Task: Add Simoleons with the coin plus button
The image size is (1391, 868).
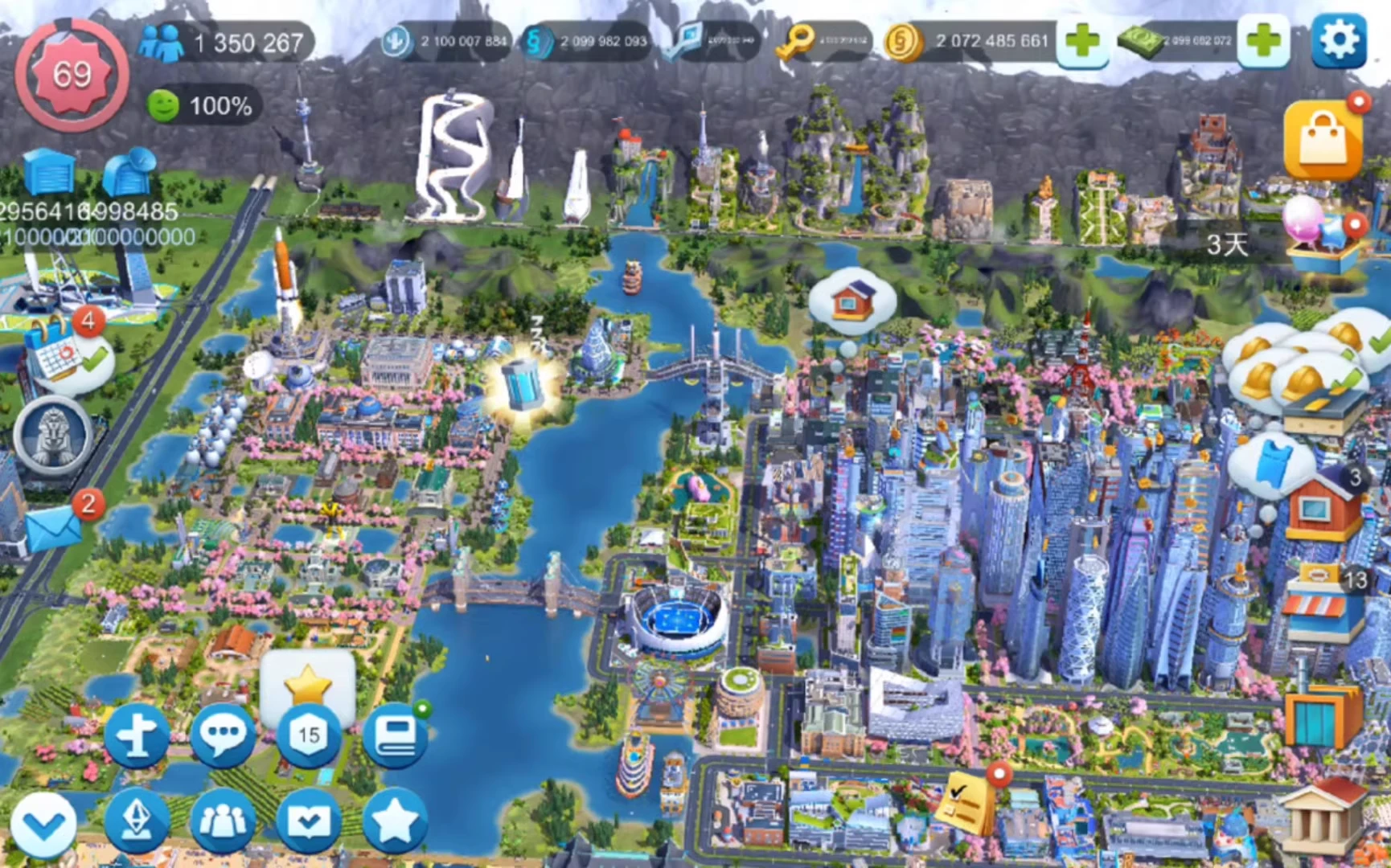Action: tap(1082, 40)
